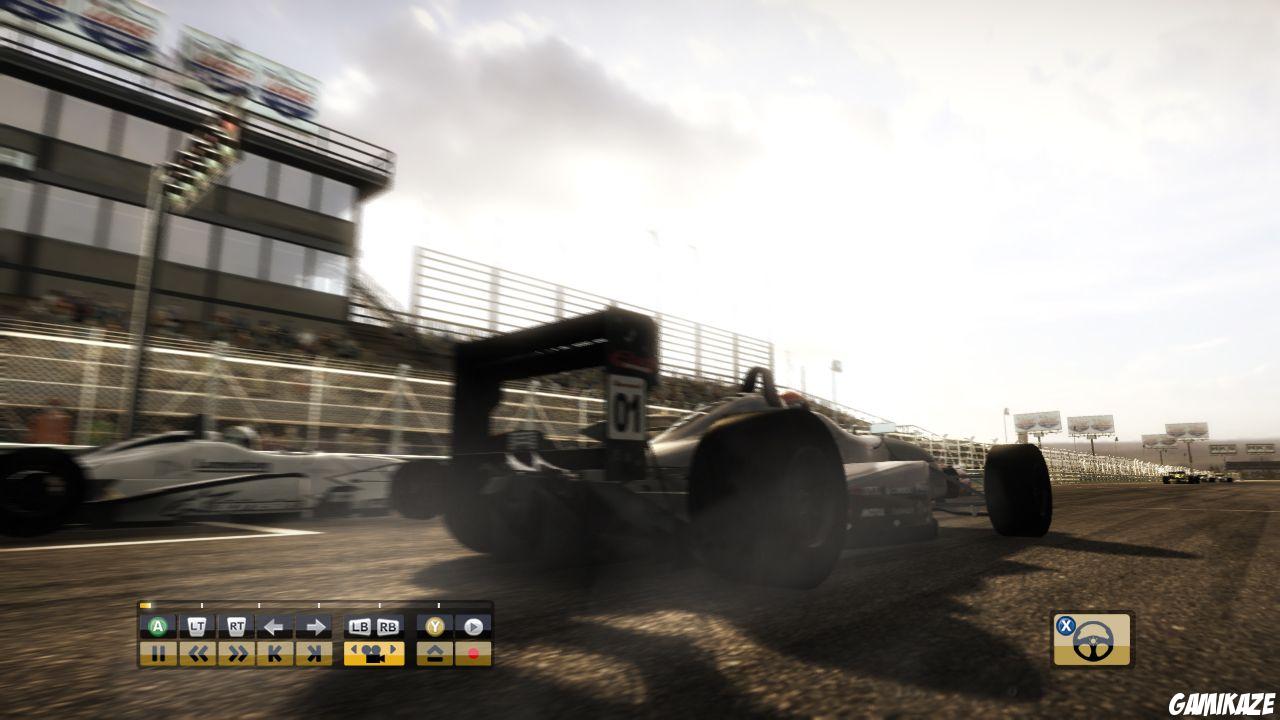Fast forward the replay using the RT control
1280x720 pixels.
coord(237,624)
